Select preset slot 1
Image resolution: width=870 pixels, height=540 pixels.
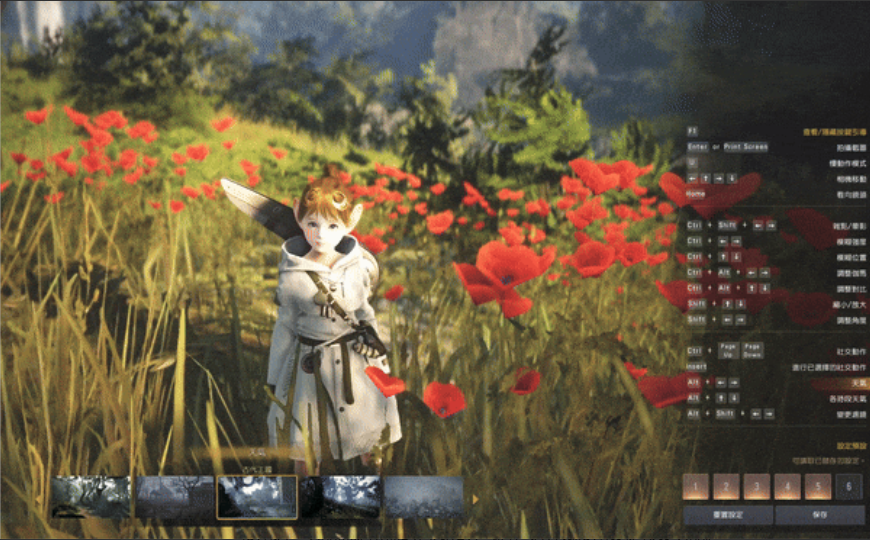click(x=696, y=487)
